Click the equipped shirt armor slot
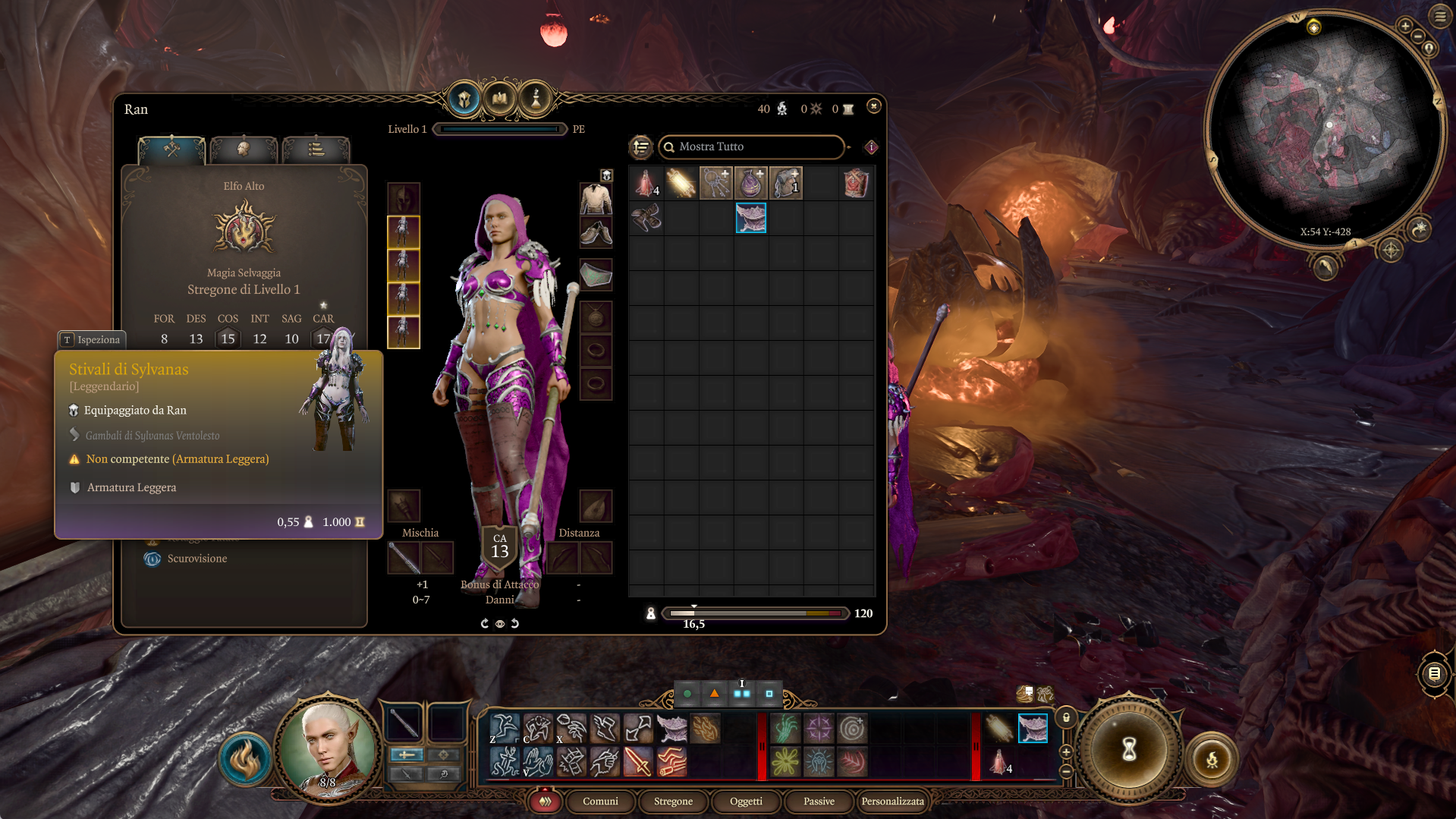 coord(596,199)
